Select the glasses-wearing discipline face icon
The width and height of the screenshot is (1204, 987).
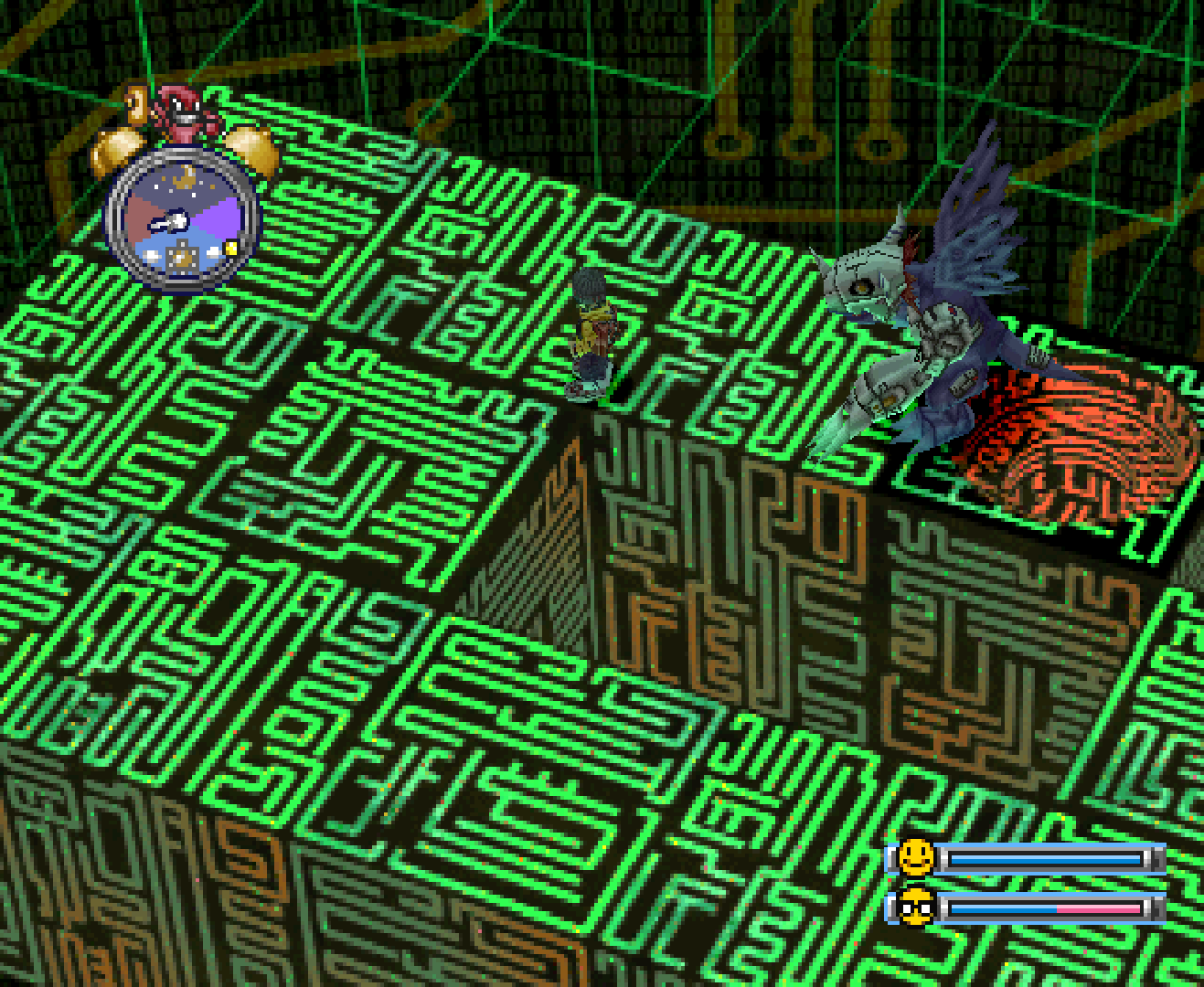(x=915, y=907)
